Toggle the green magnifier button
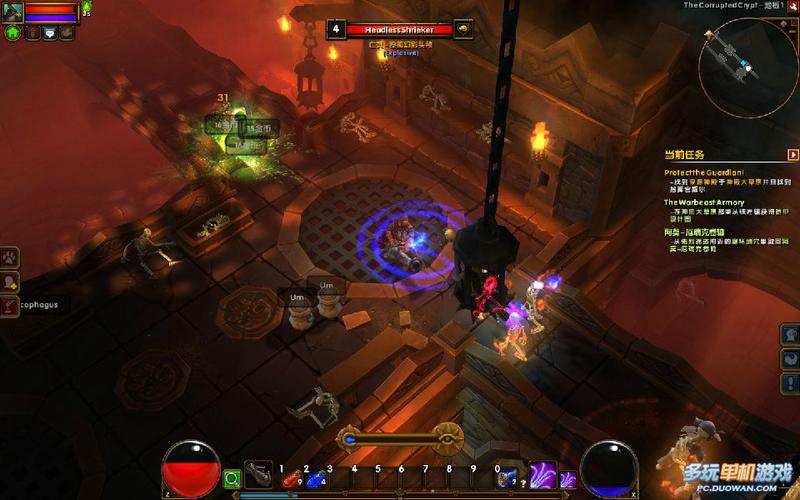The width and height of the screenshot is (800, 500). [231, 479]
